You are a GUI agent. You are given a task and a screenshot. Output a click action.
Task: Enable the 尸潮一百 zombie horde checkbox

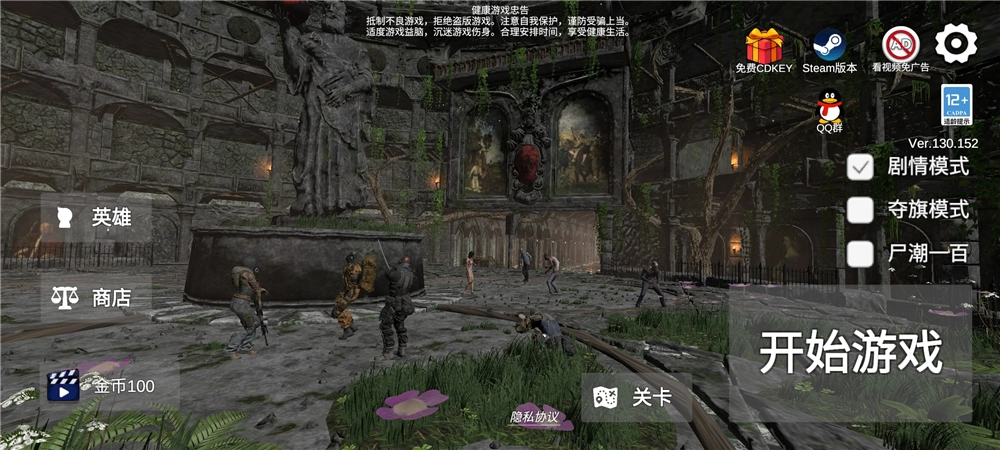860,254
